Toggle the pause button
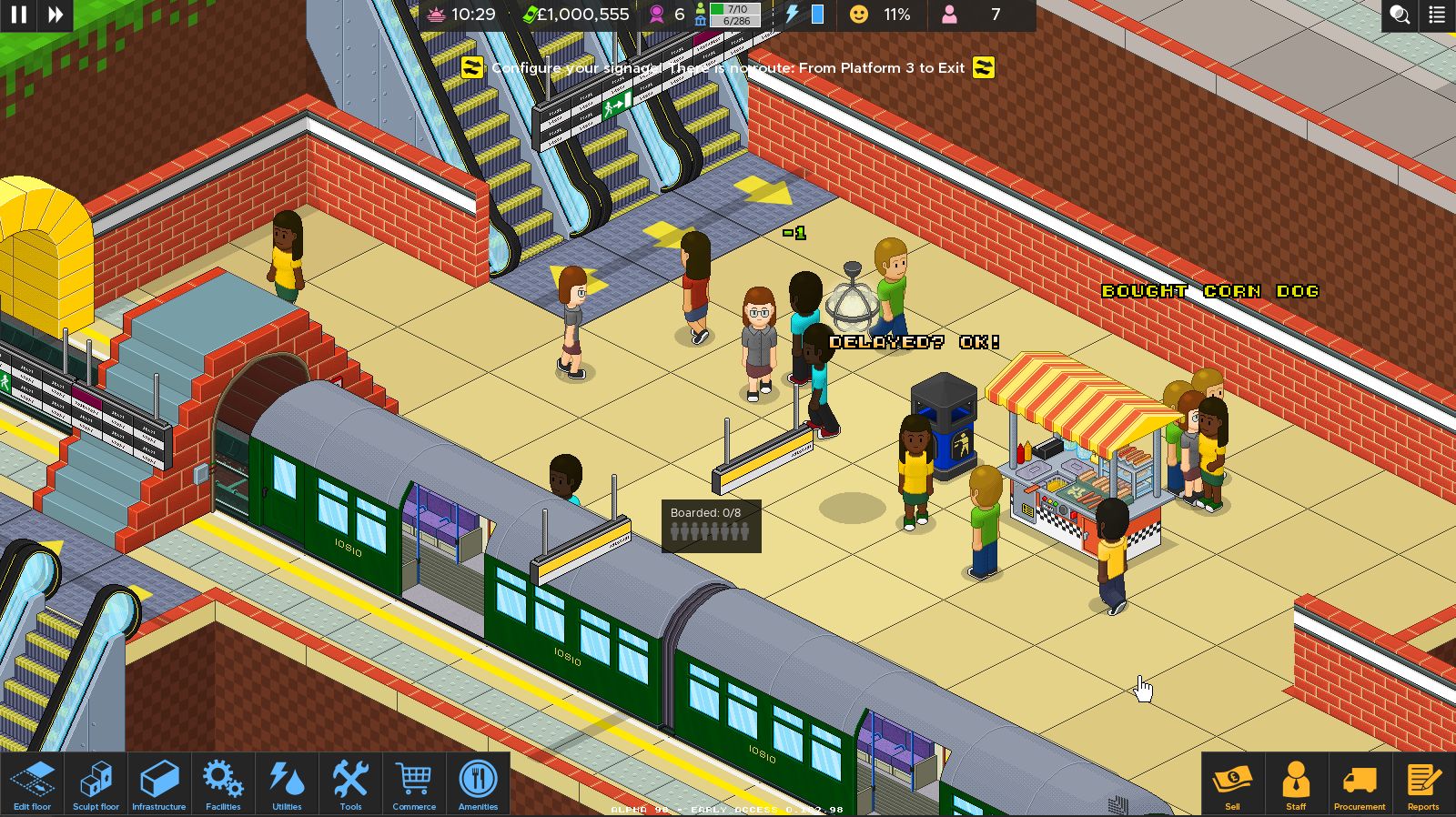This screenshot has height=817, width=1456. pyautogui.click(x=18, y=15)
